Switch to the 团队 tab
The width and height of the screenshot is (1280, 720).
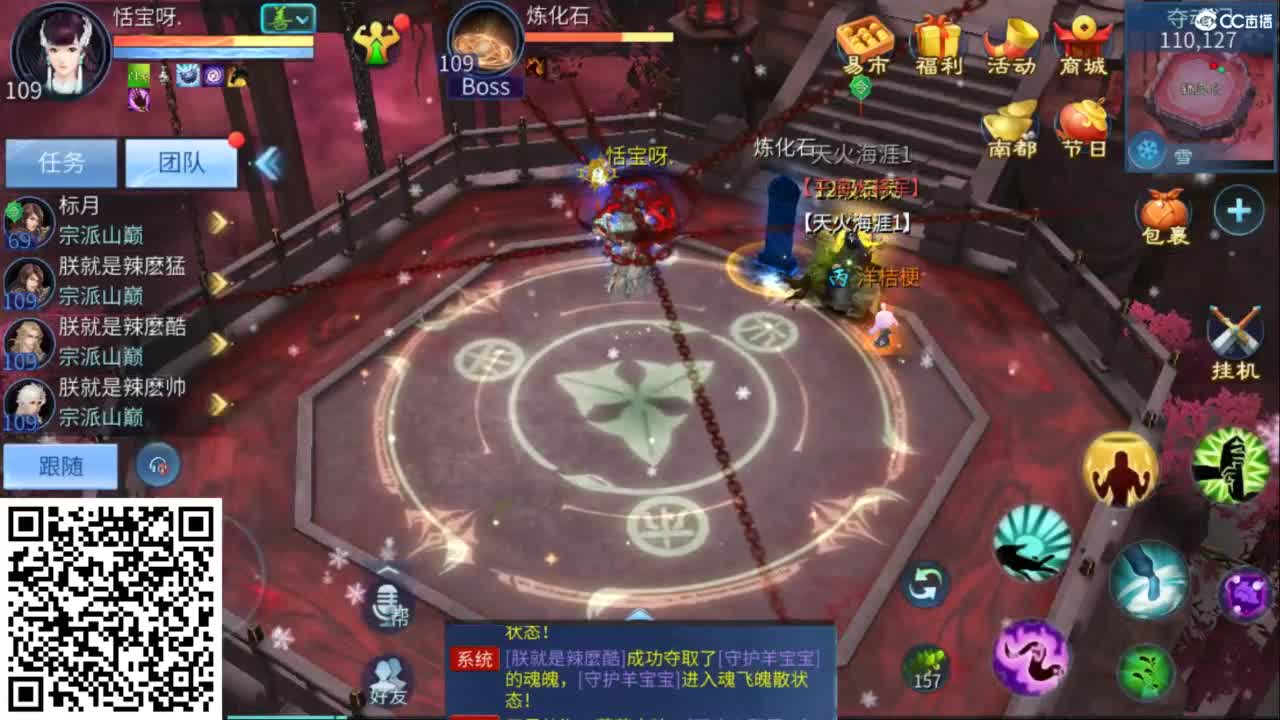click(x=183, y=162)
